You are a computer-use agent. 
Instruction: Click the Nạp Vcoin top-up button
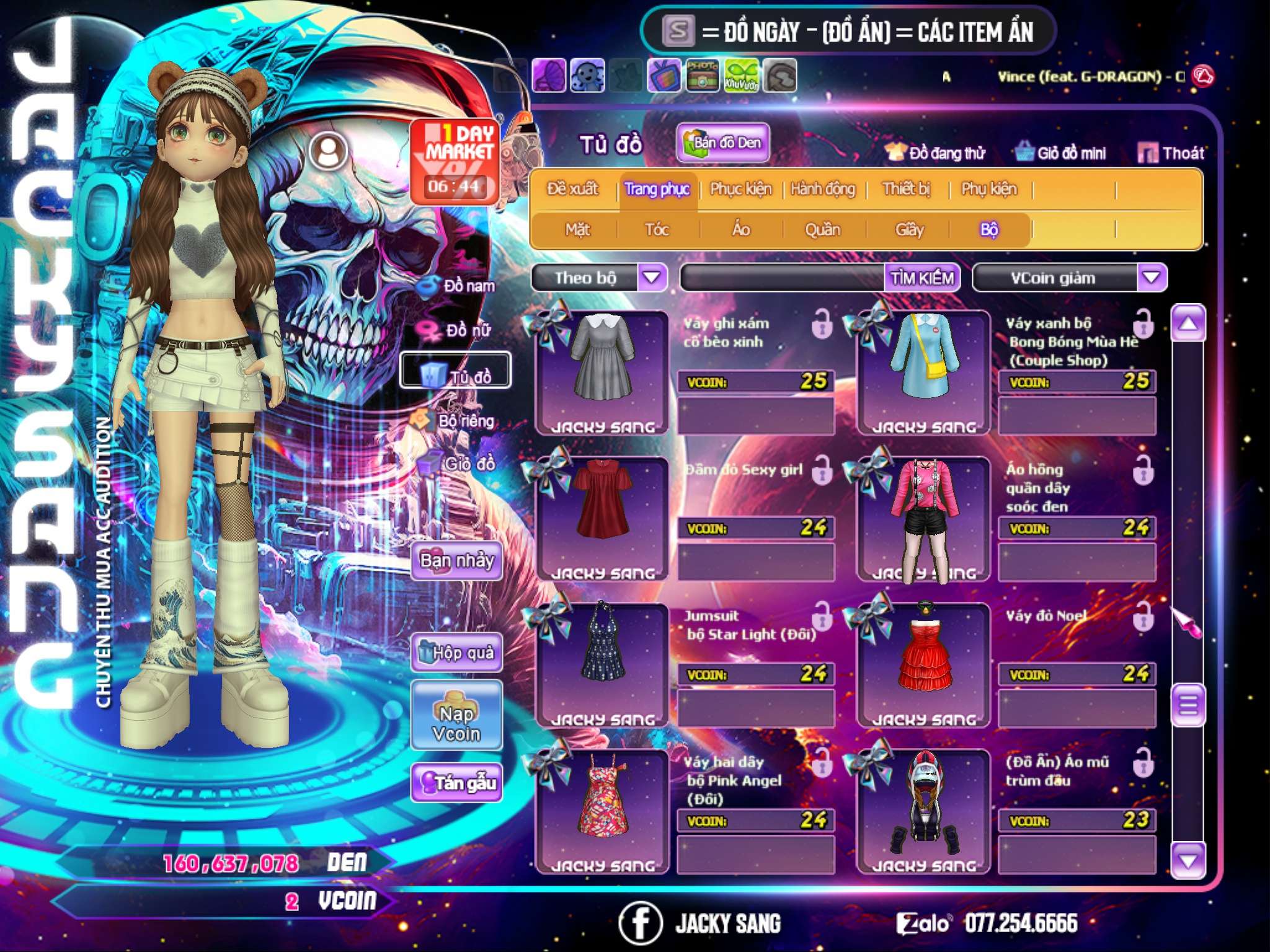[456, 723]
